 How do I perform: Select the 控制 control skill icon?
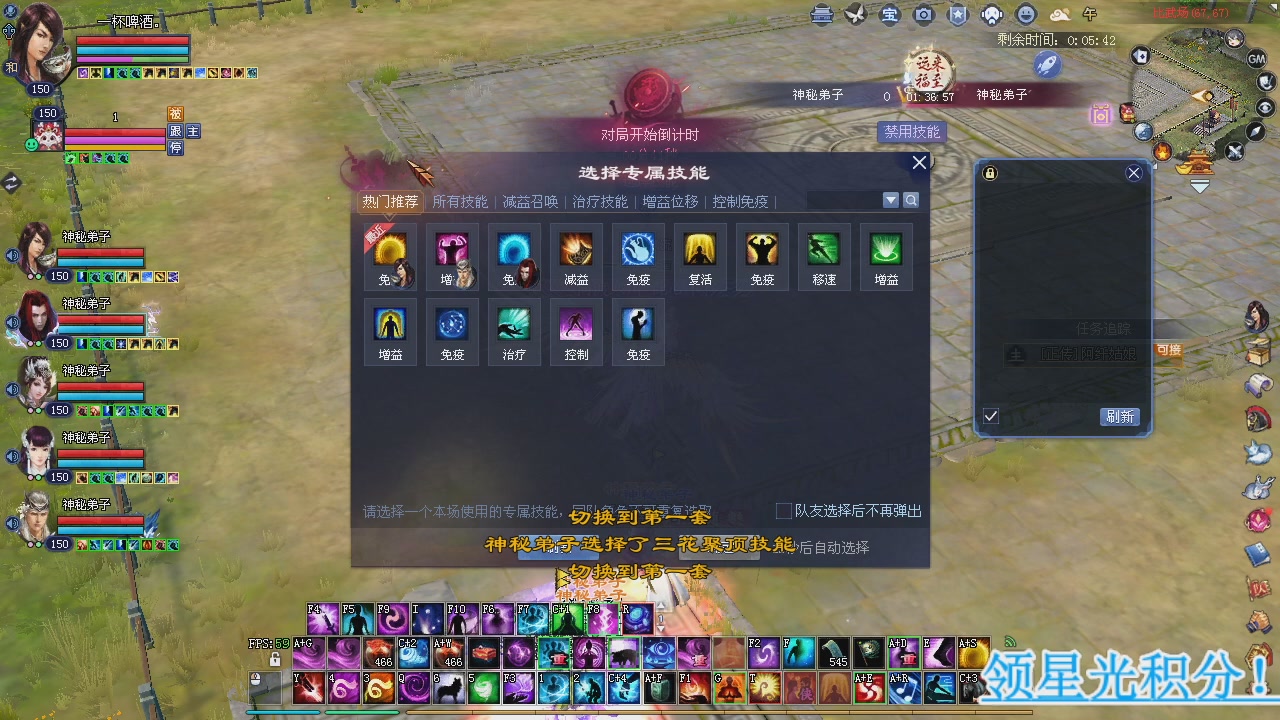pos(576,328)
